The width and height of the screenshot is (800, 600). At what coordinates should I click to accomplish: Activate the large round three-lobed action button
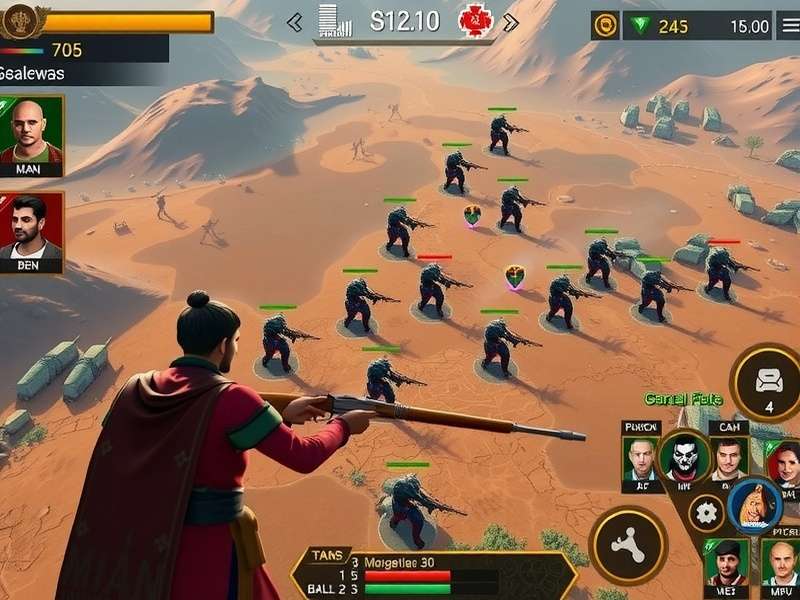pyautogui.click(x=627, y=546)
